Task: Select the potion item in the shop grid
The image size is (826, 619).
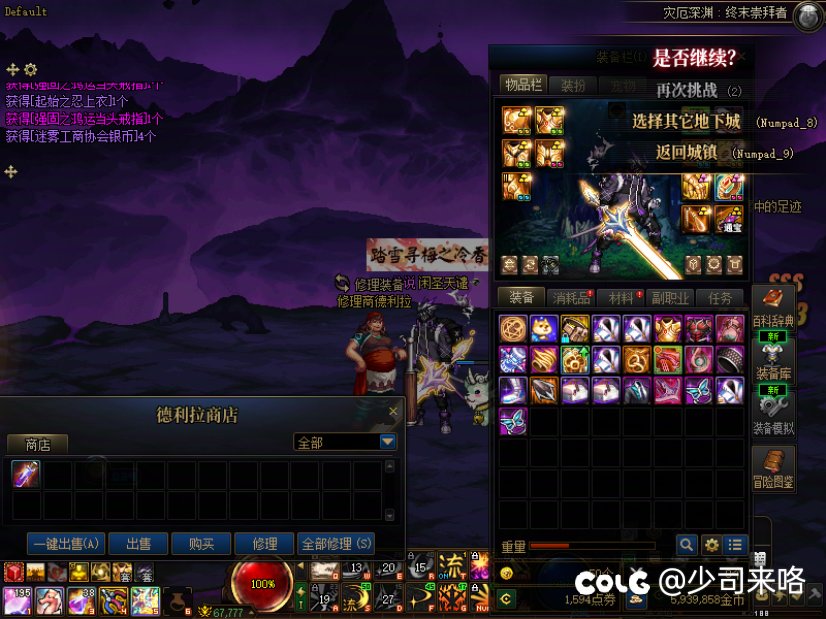Action: tap(26, 475)
